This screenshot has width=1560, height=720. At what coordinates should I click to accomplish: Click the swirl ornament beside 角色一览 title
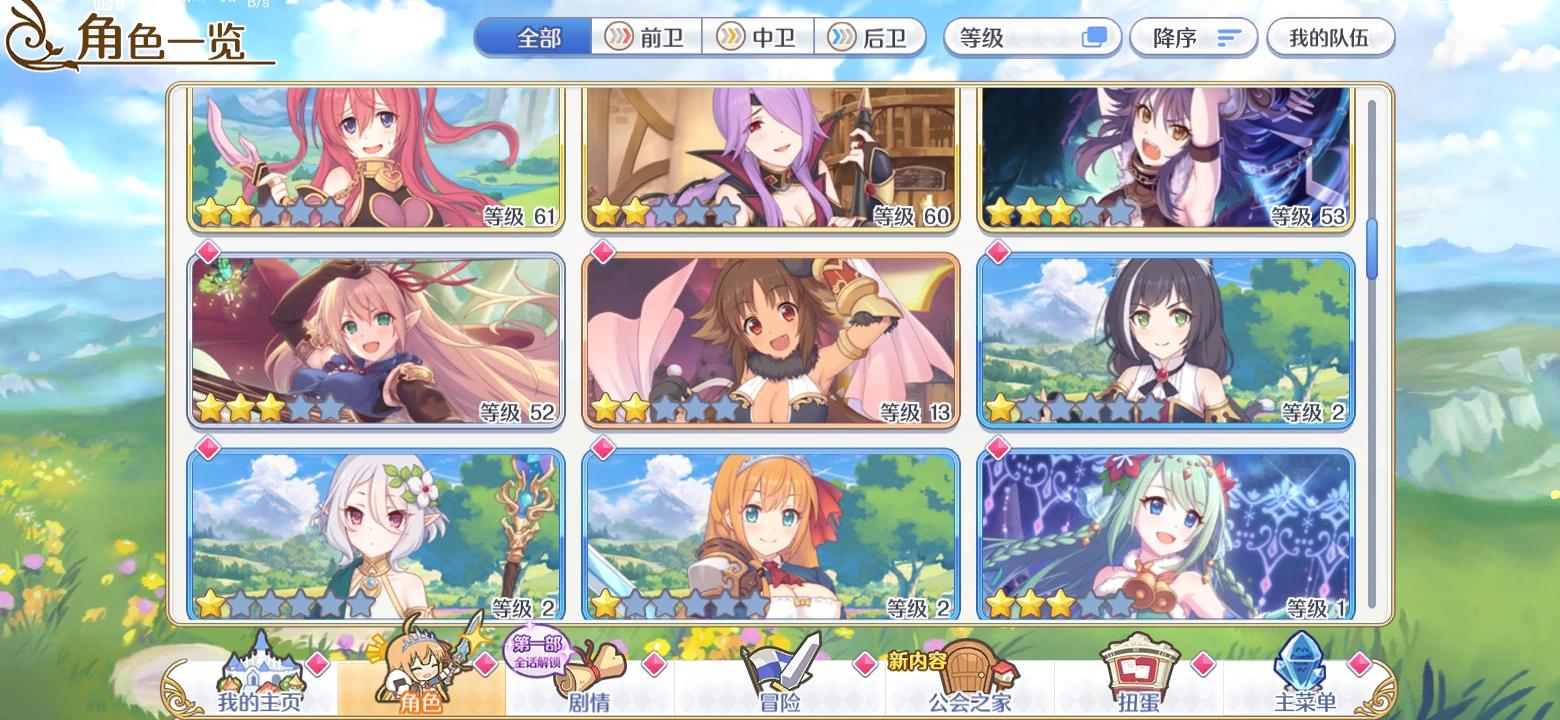(x=30, y=37)
